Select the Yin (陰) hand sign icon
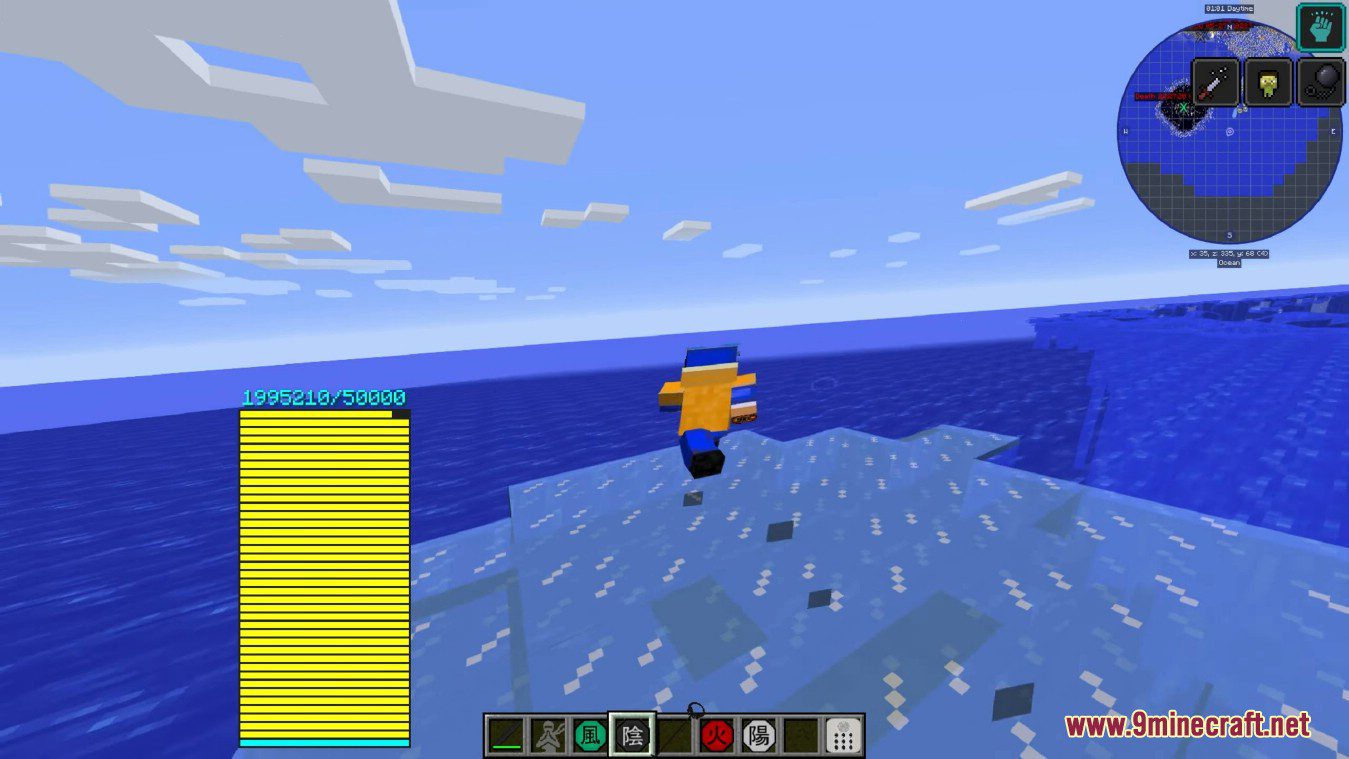Image resolution: width=1349 pixels, height=759 pixels. coord(633,734)
